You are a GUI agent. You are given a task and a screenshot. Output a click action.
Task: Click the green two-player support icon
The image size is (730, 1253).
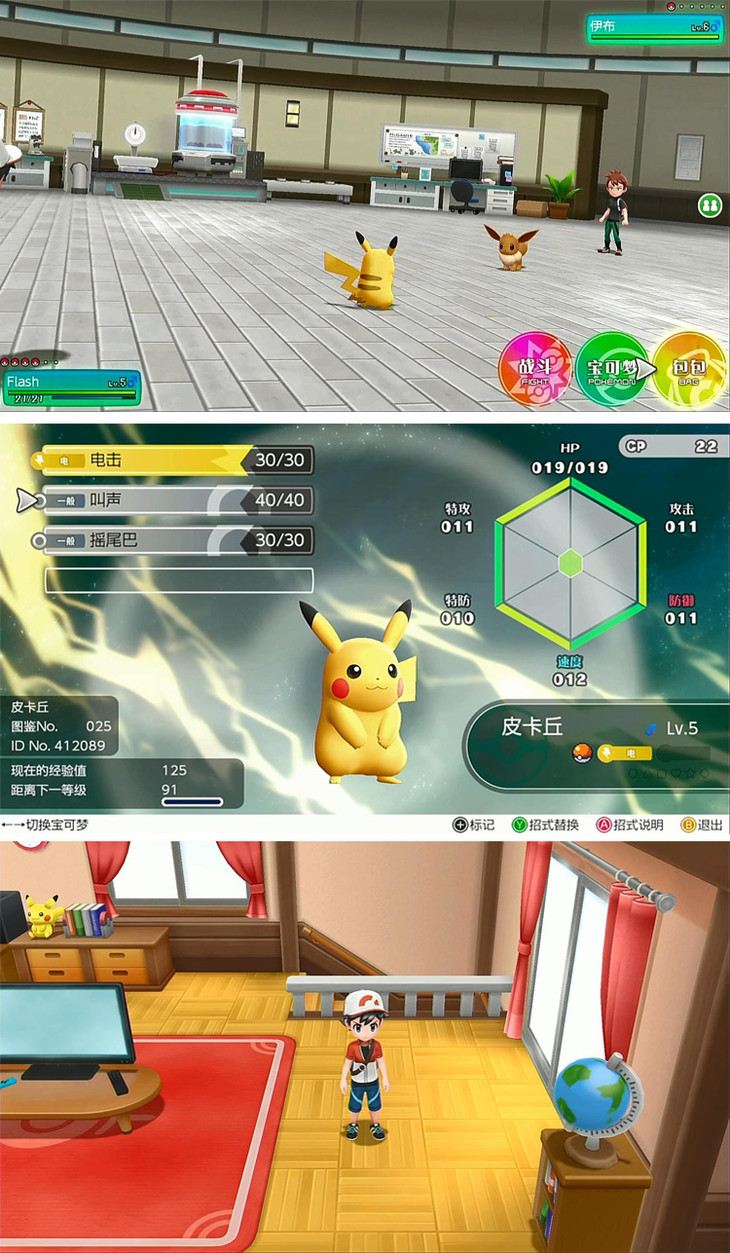[x=710, y=206]
